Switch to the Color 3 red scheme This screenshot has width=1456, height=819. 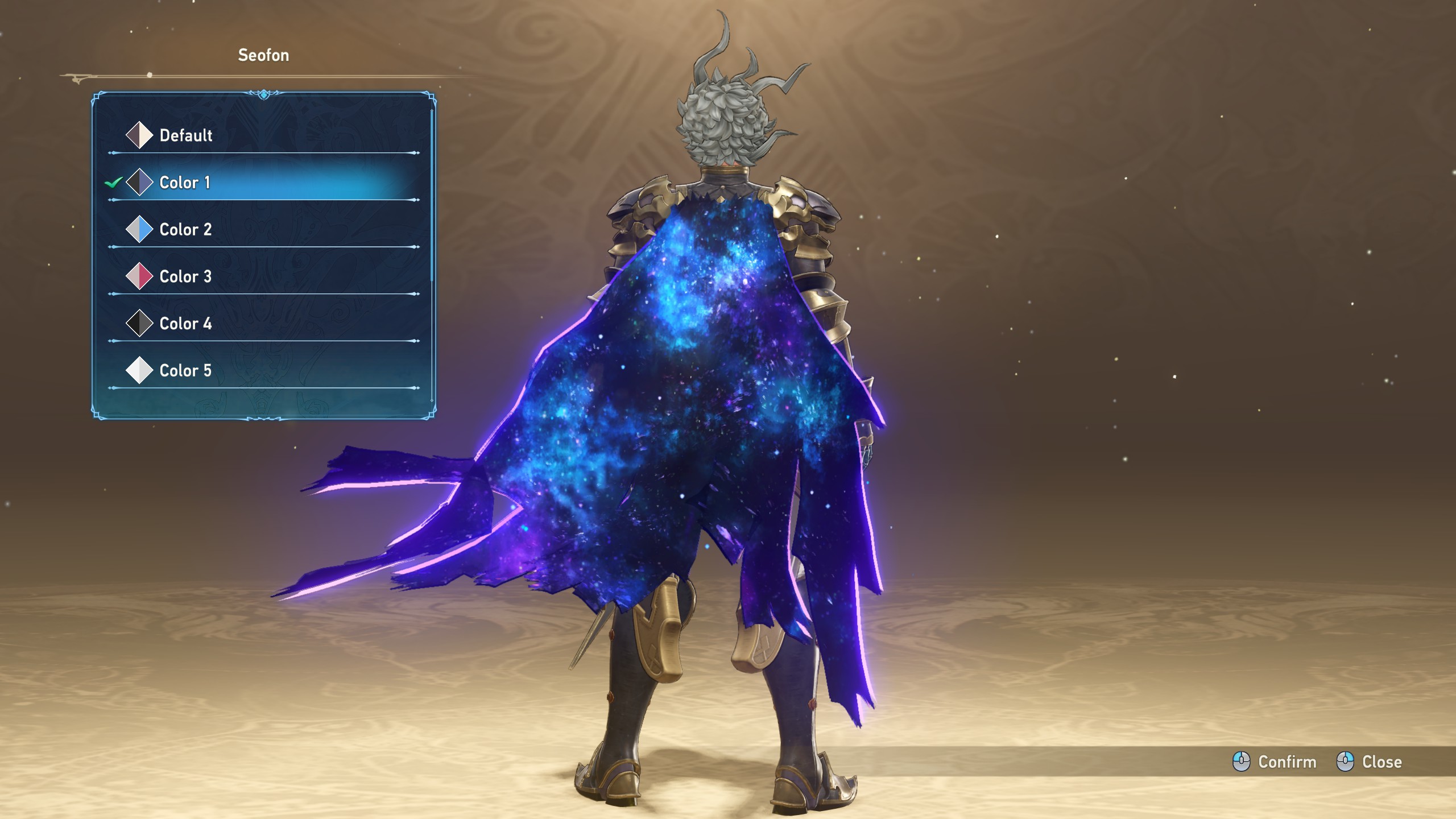pos(185,277)
